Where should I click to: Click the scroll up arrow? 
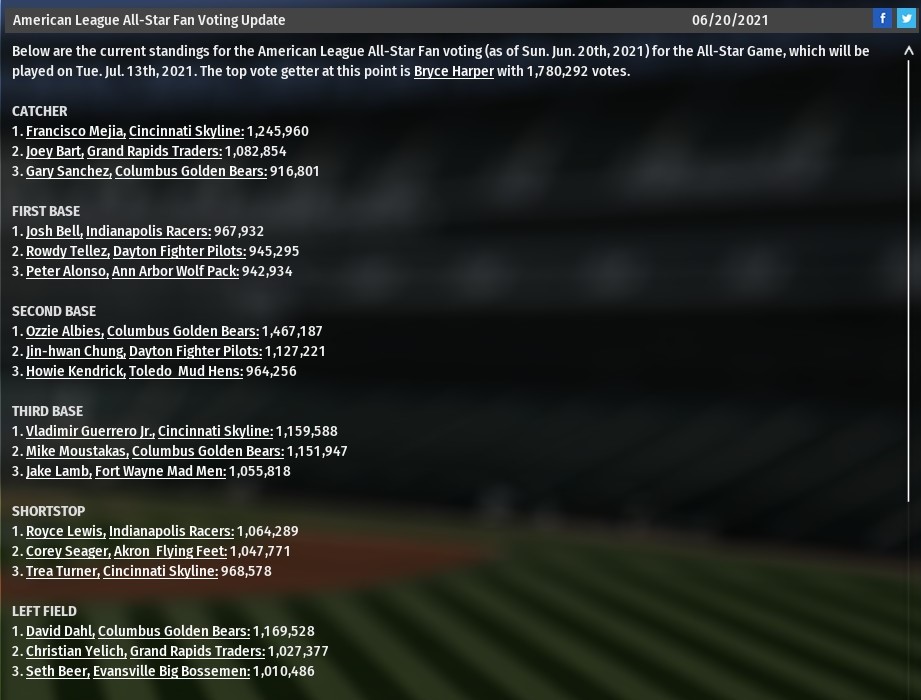pyautogui.click(x=909, y=51)
